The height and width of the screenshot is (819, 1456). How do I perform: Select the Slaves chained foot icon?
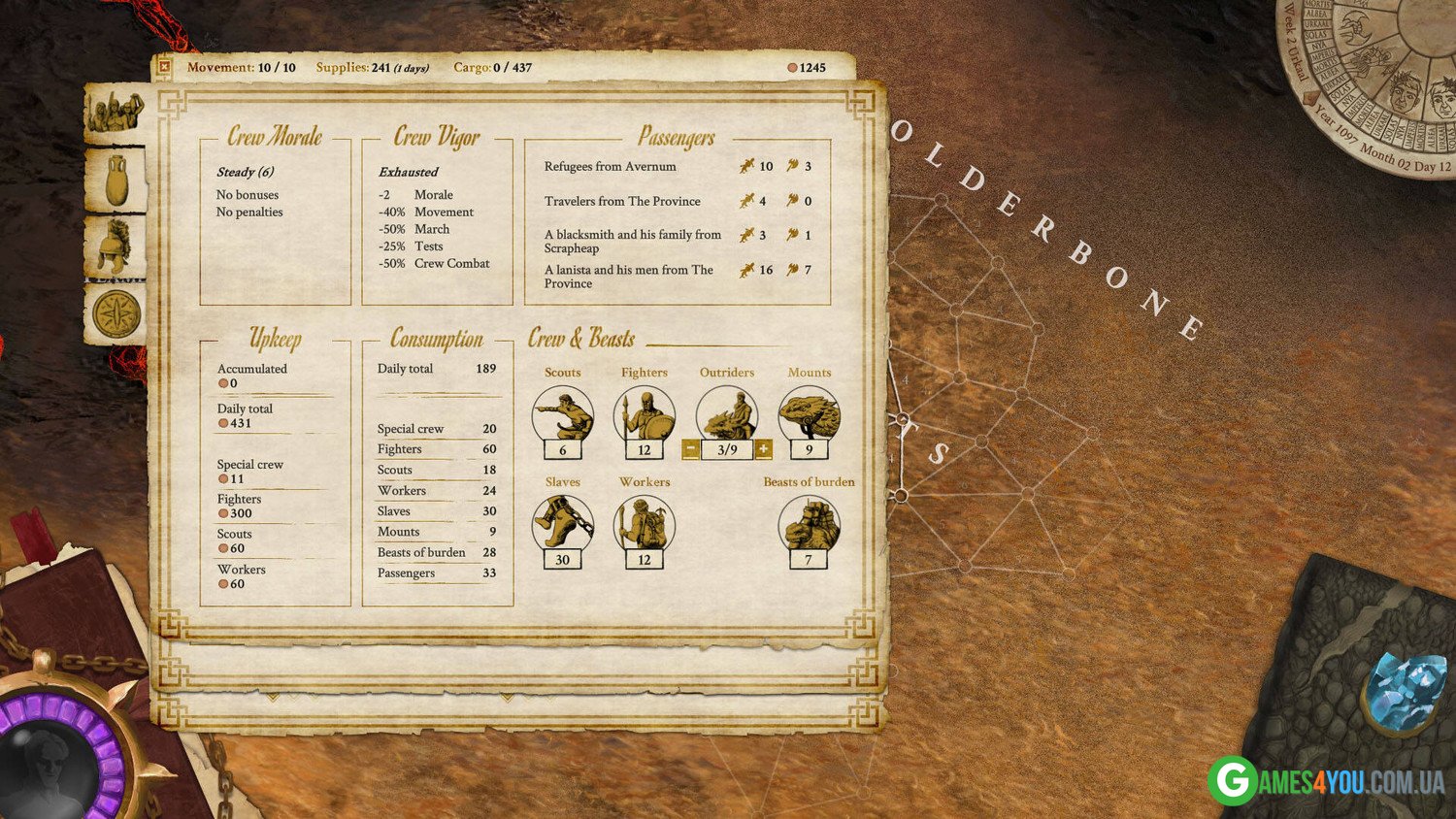tap(562, 524)
